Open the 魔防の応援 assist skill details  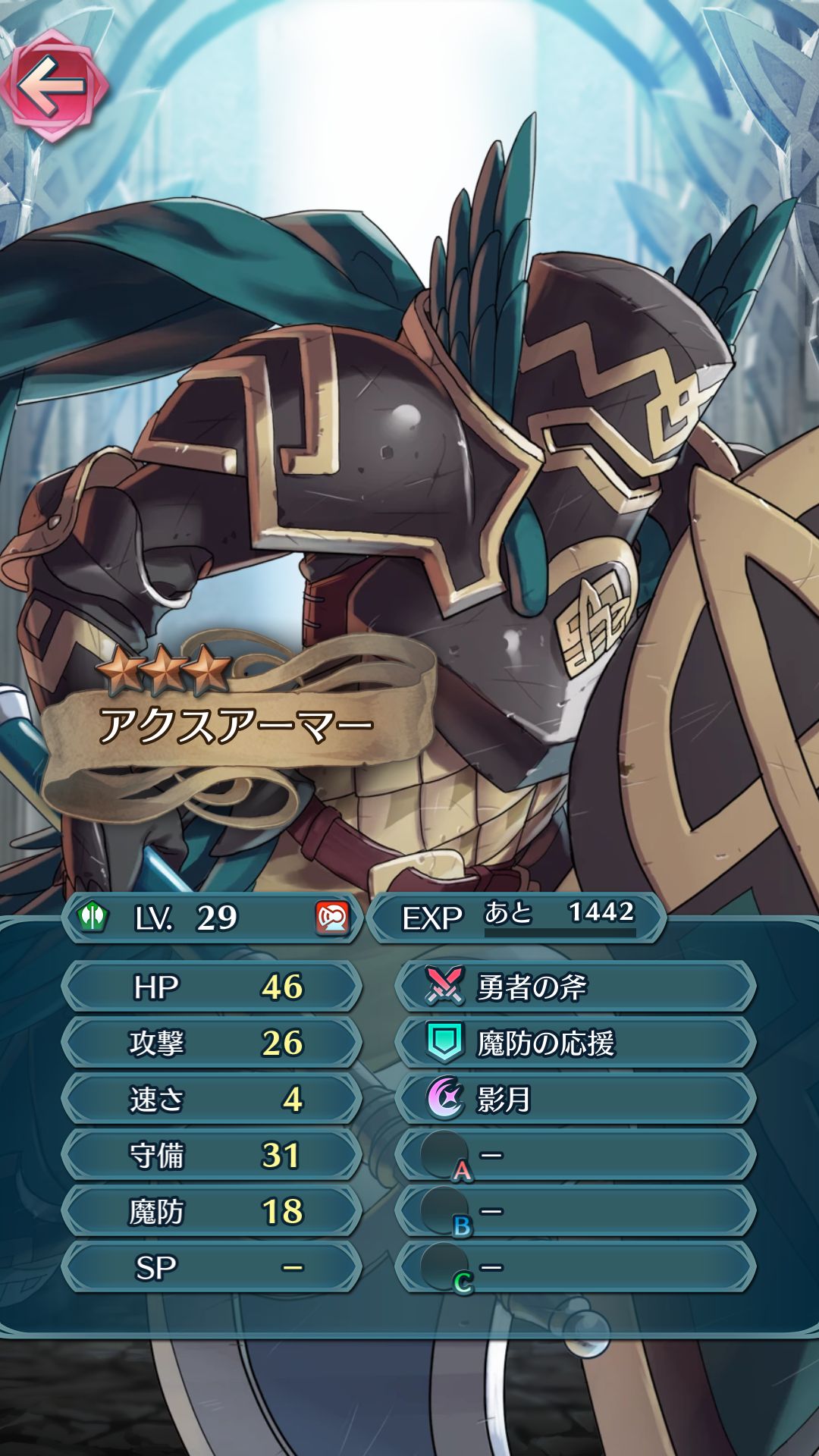pyautogui.click(x=575, y=1043)
